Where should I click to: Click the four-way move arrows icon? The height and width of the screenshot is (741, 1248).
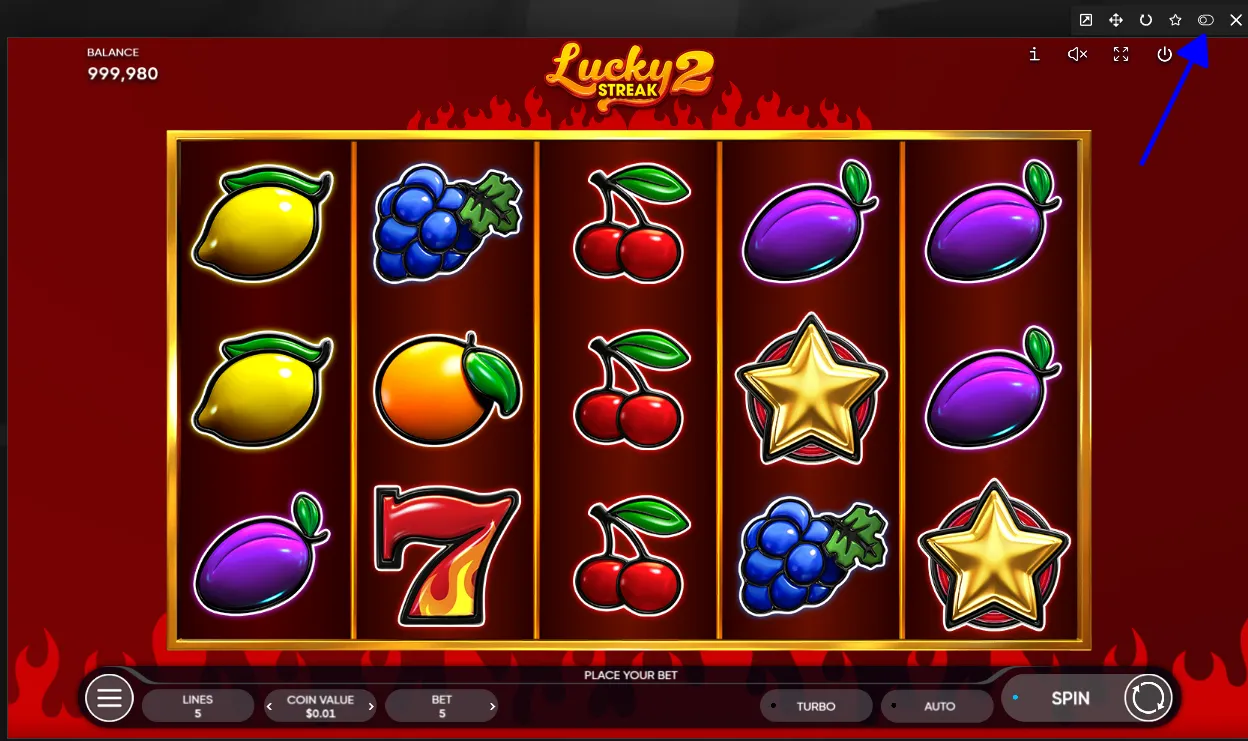tap(1116, 20)
